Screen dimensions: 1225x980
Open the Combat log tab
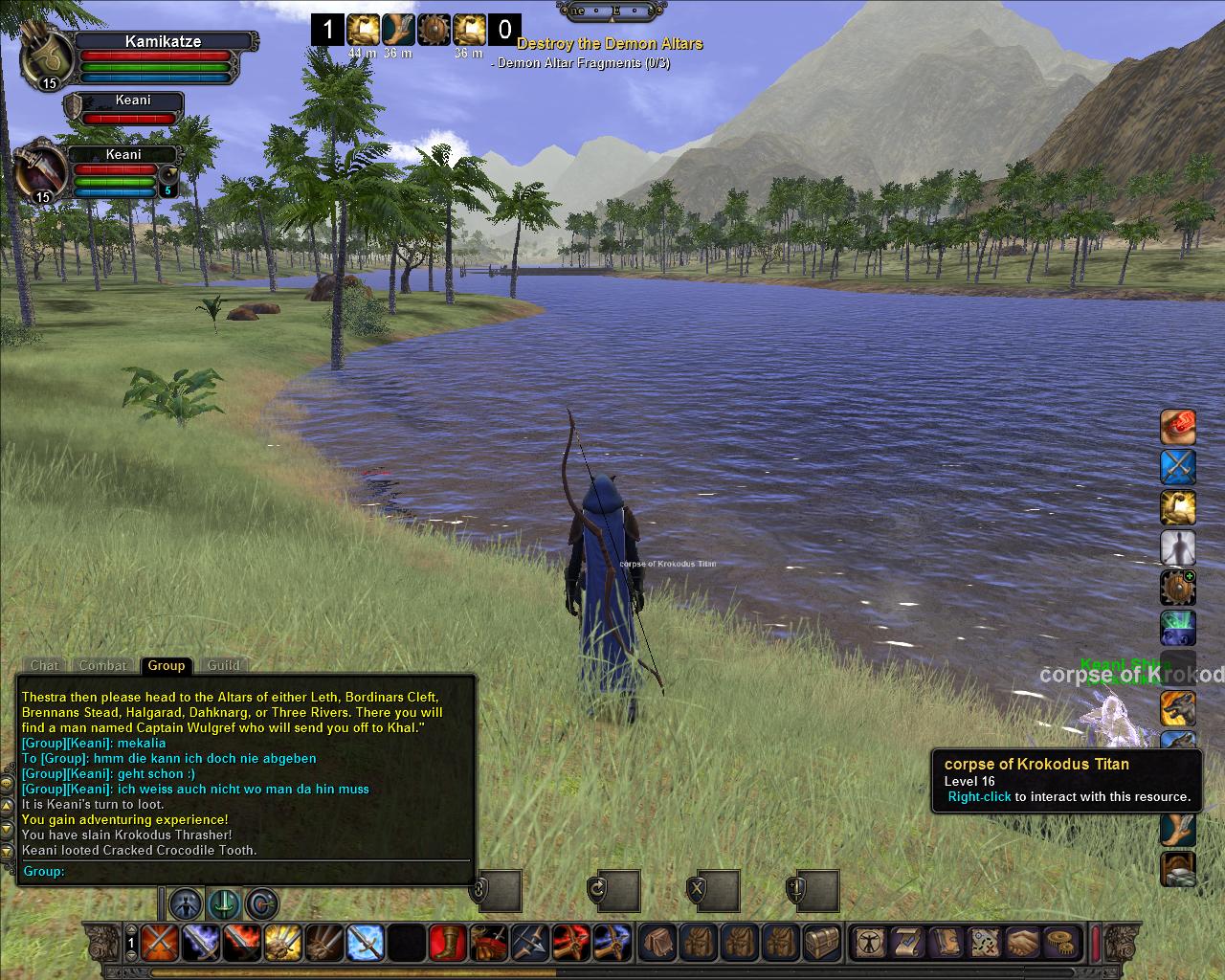point(102,665)
